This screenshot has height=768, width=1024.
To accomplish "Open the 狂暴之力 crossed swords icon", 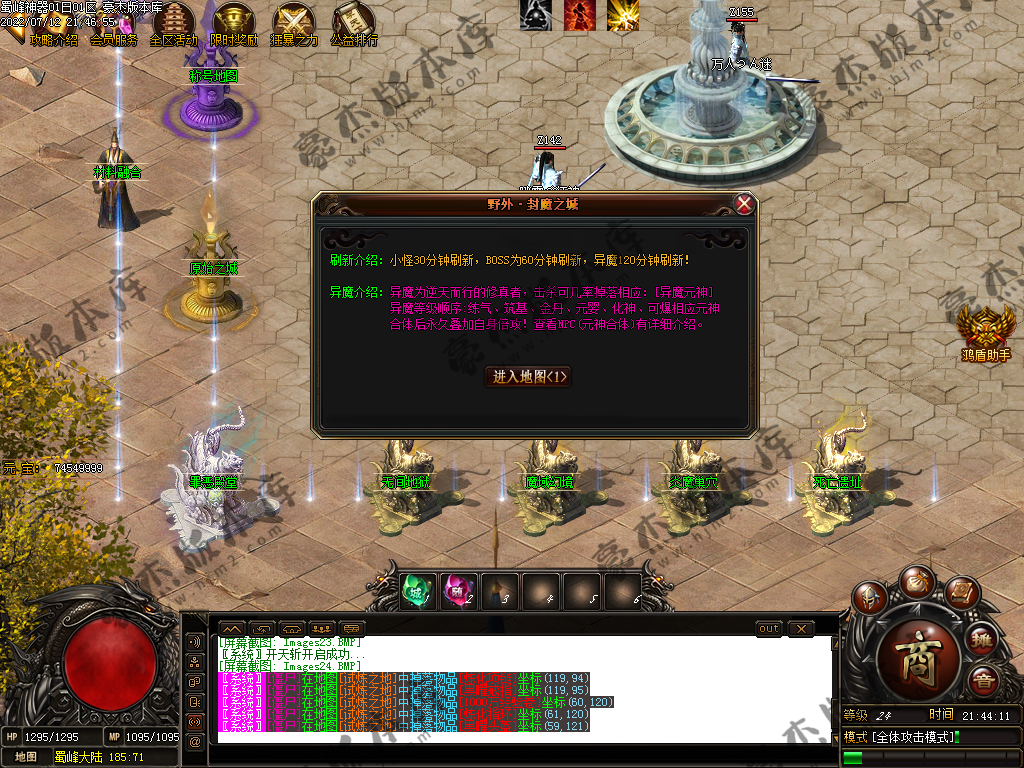I will coord(294,22).
